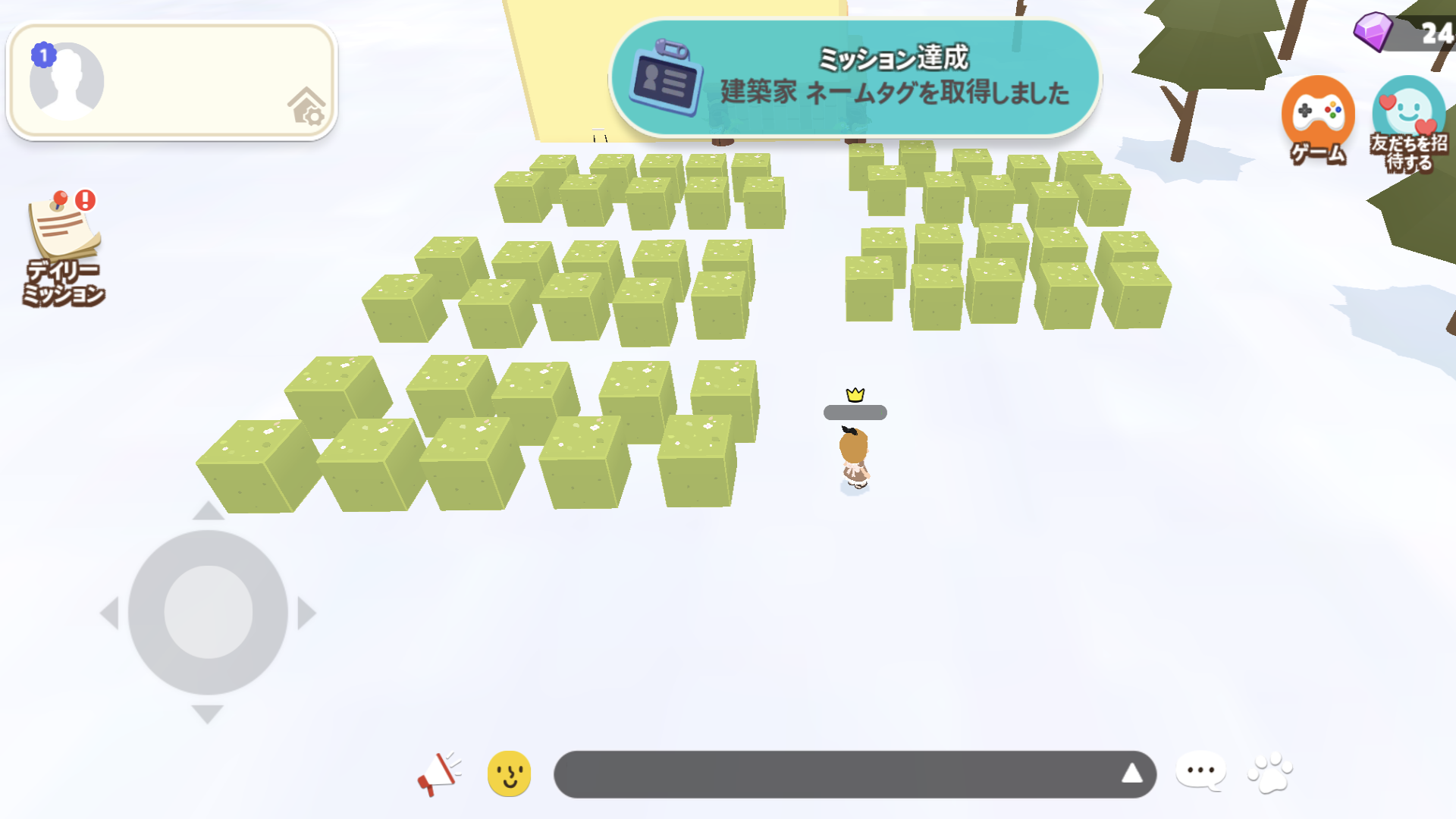Open the Game controller menu

[x=1318, y=120]
